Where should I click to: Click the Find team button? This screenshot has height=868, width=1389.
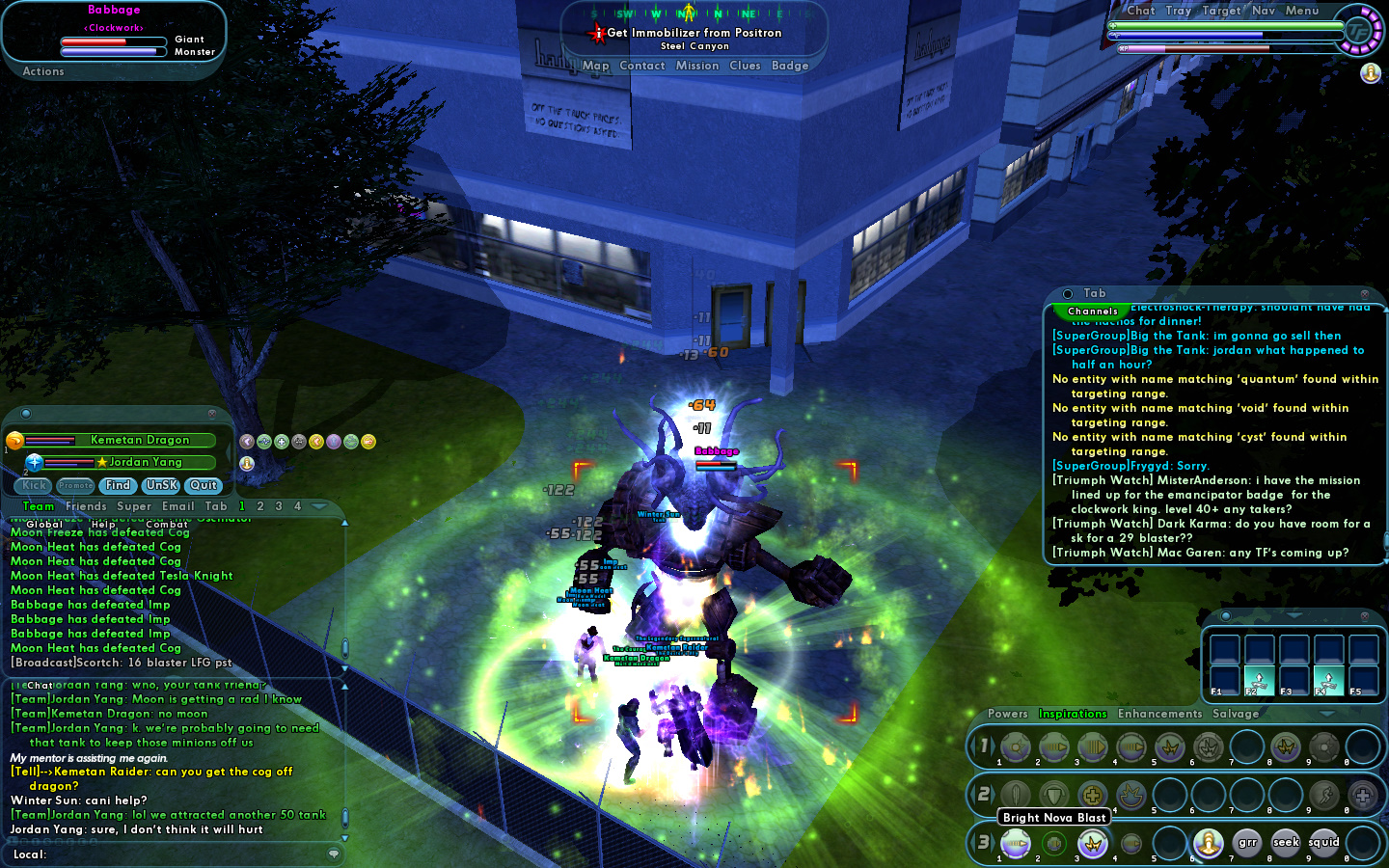point(118,485)
